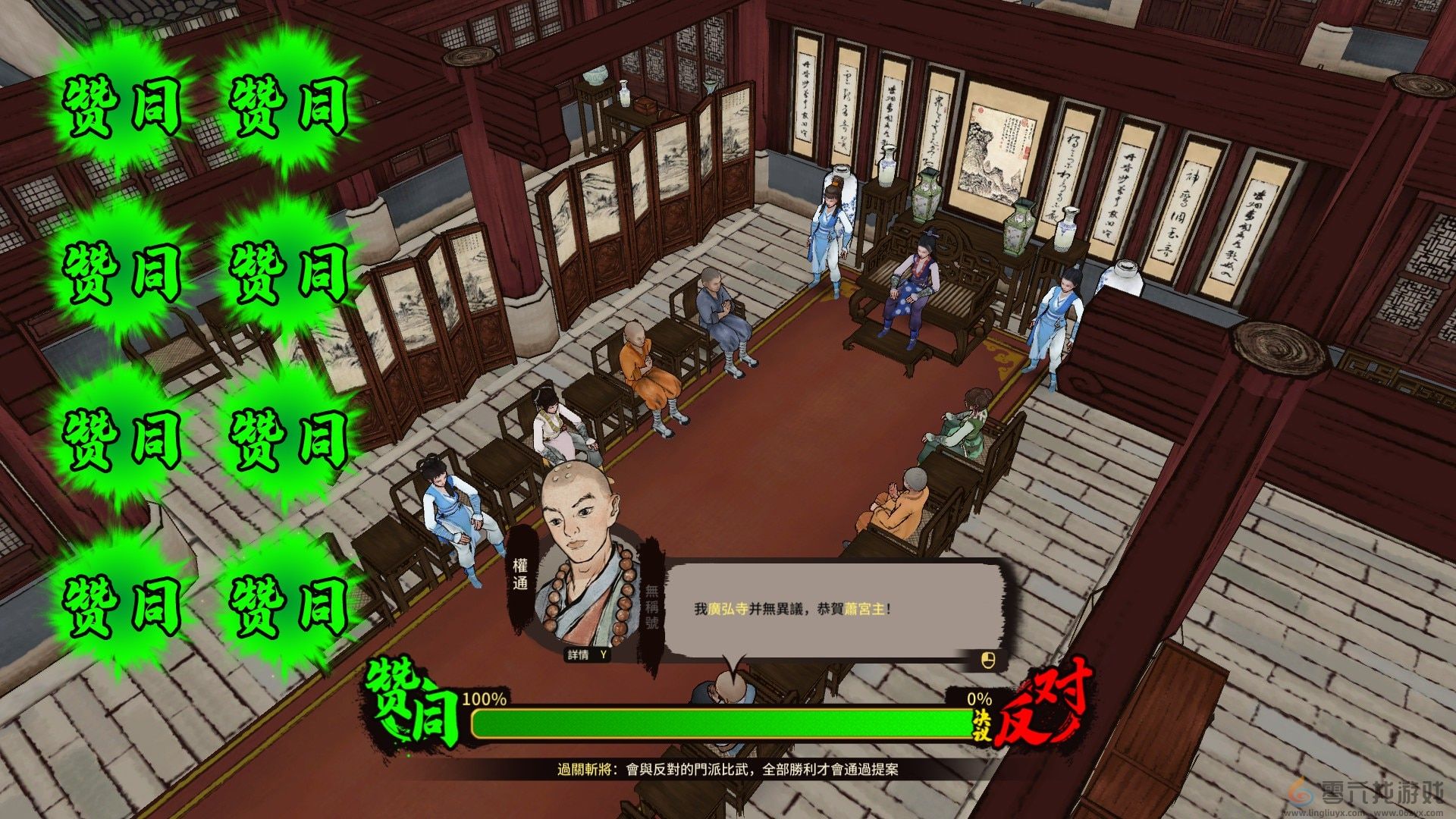Advance the 廣弘寺 dialogue text box

(834, 609)
